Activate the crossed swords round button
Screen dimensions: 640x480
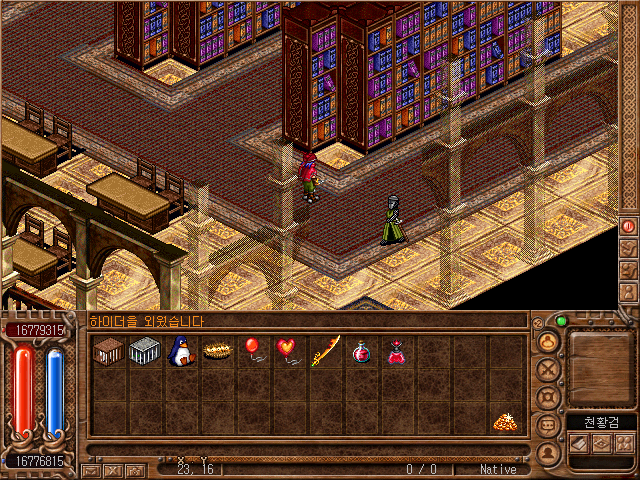(x=548, y=370)
